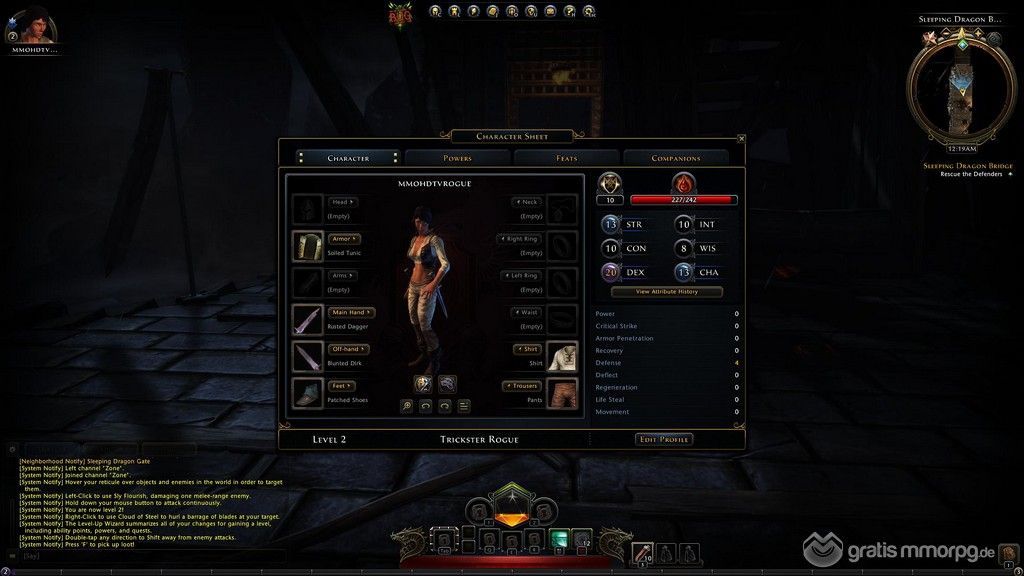Open View Attribute History
This screenshot has height=576, width=1024.
coord(666,292)
